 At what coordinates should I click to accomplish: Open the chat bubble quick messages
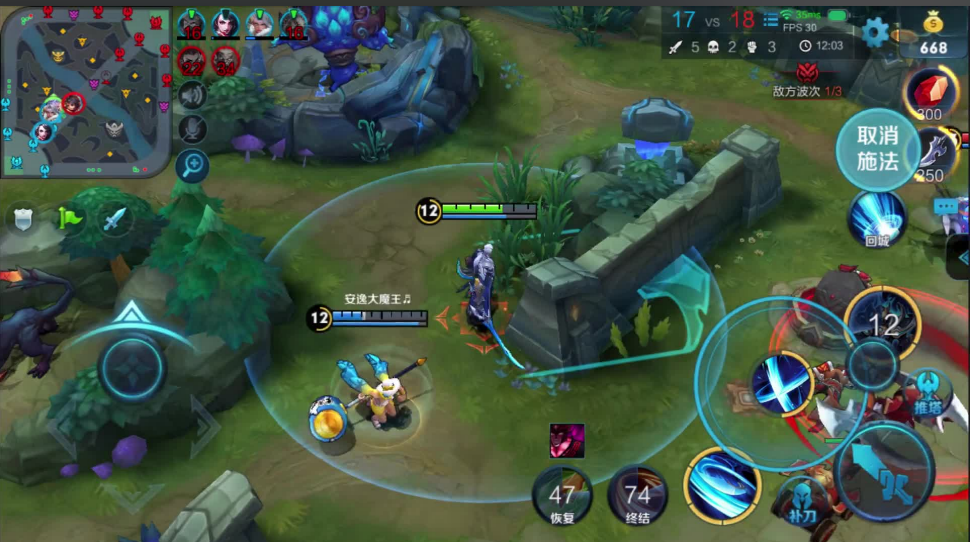coord(946,206)
